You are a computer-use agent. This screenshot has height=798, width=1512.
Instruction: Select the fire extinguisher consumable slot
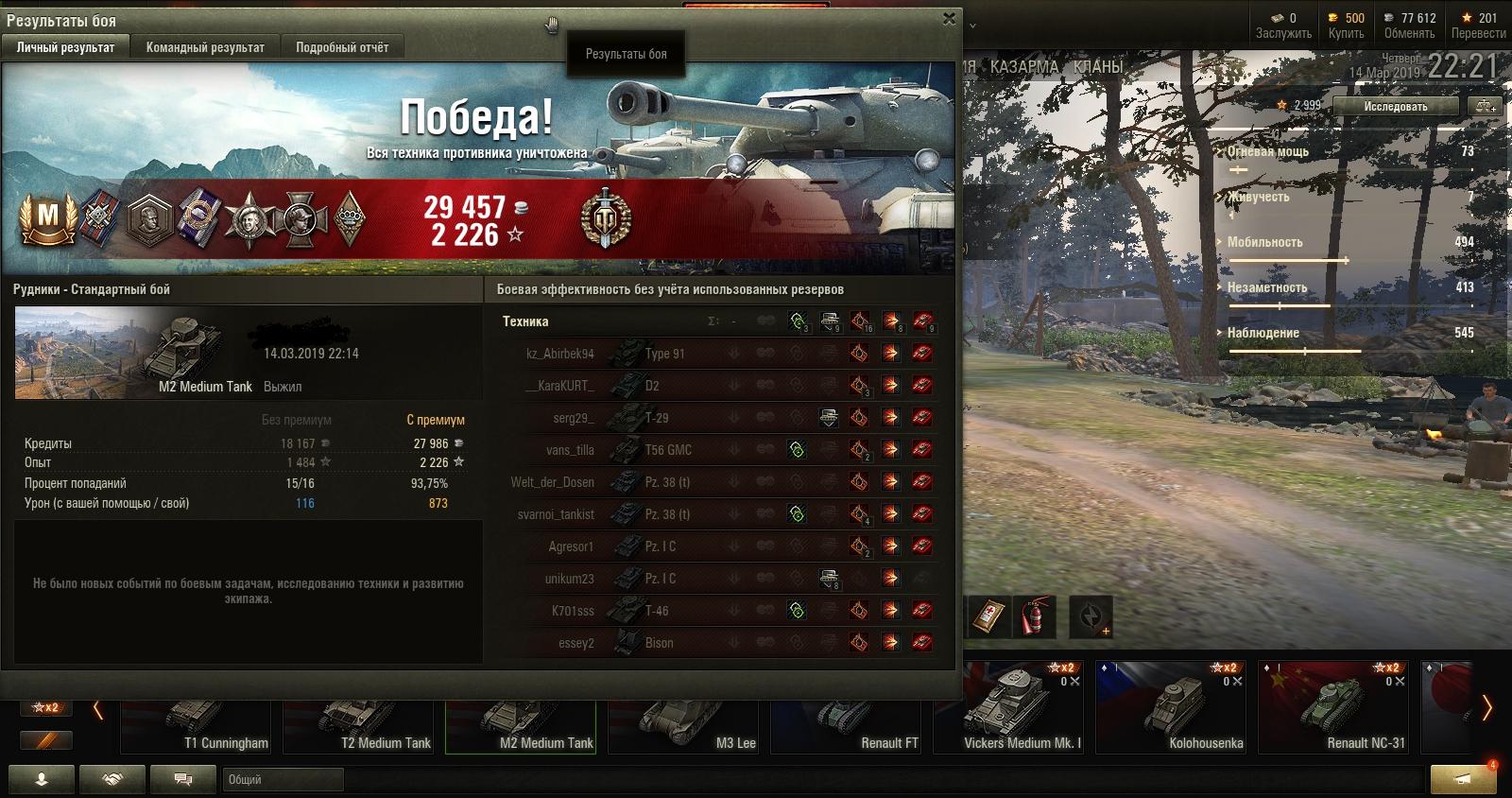(1037, 617)
